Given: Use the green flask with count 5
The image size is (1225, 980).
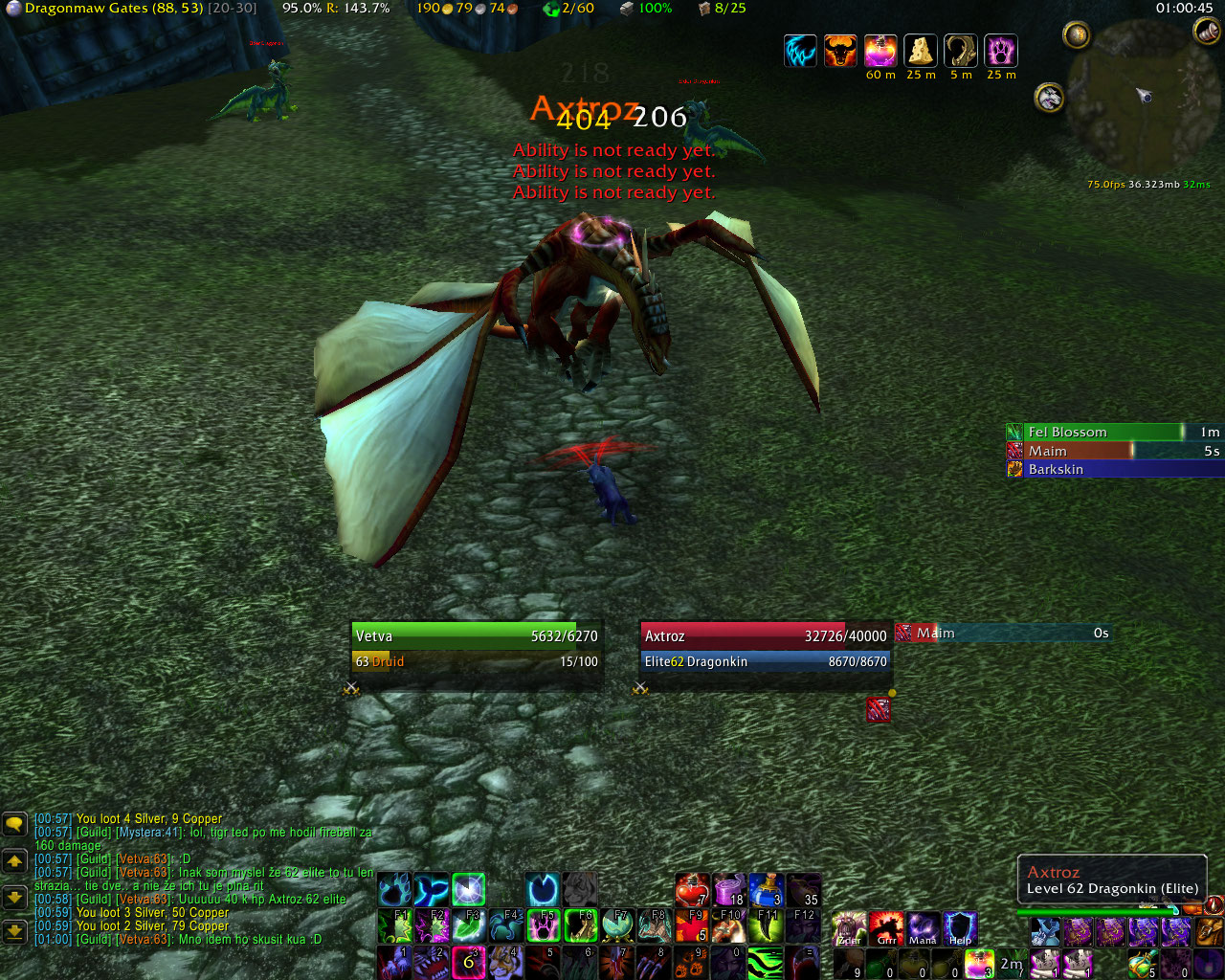Looking at the screenshot, I should (x=1141, y=963).
